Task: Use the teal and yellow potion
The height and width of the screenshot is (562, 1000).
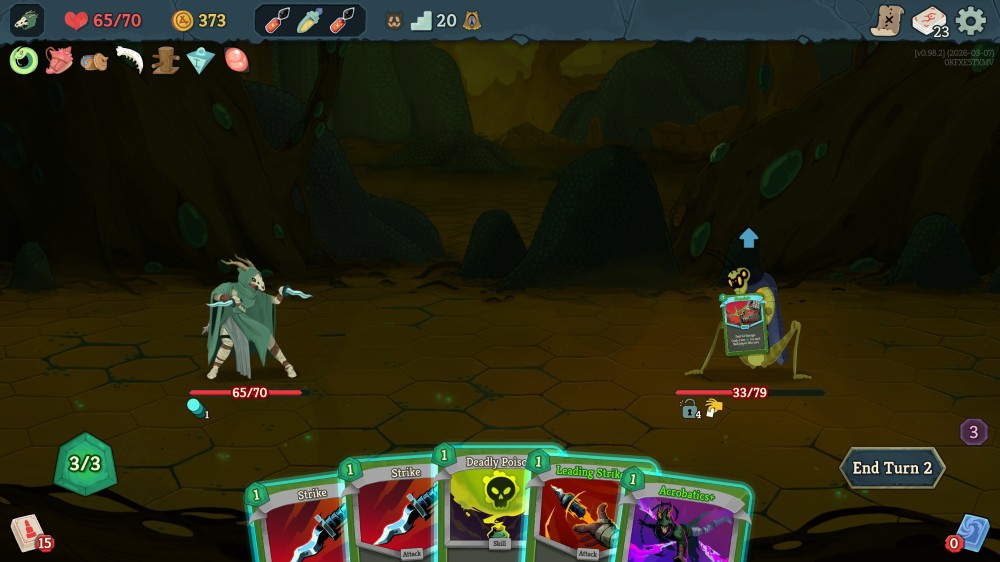Action: coord(310,20)
